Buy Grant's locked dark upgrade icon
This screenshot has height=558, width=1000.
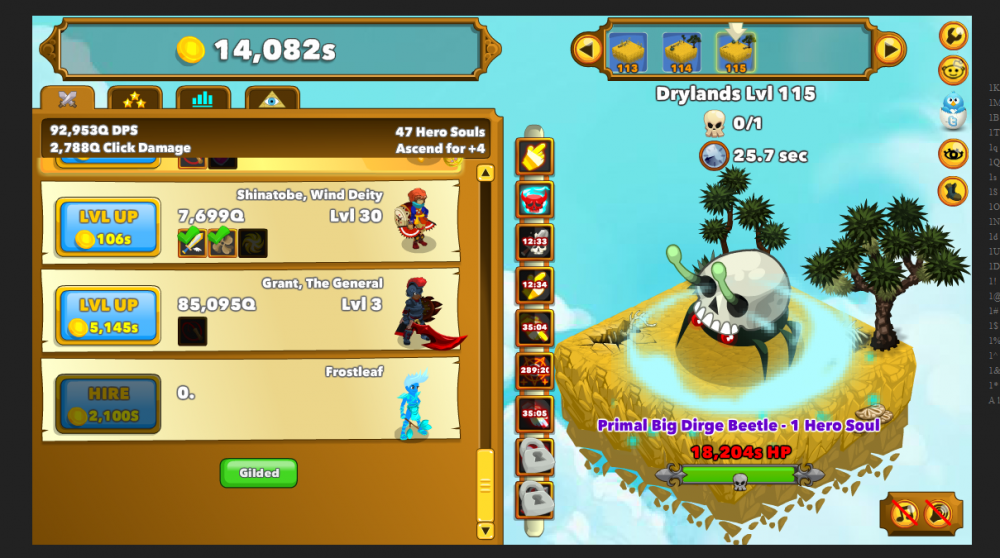[x=192, y=331]
